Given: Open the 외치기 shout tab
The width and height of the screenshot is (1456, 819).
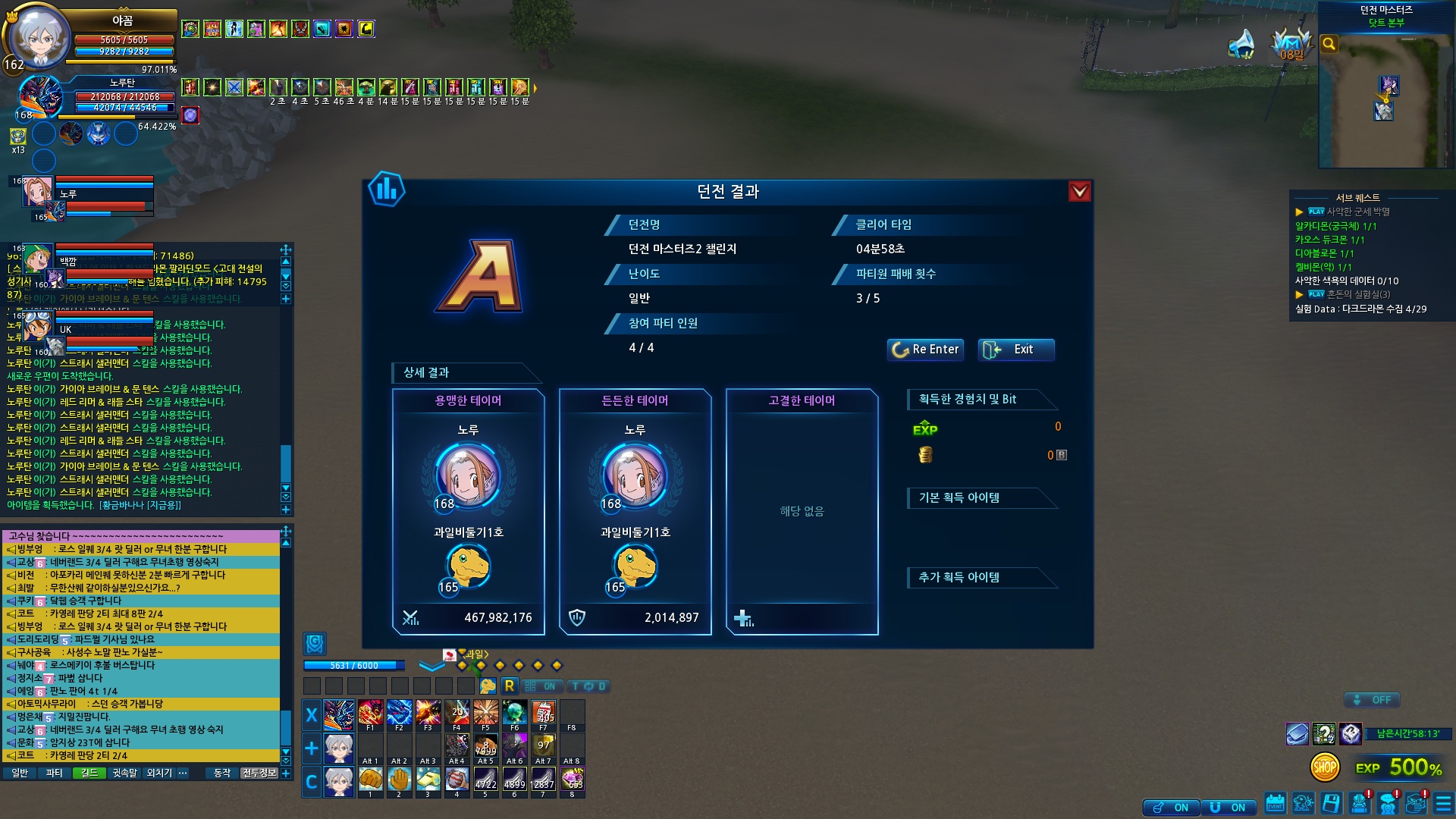Looking at the screenshot, I should point(159,773).
